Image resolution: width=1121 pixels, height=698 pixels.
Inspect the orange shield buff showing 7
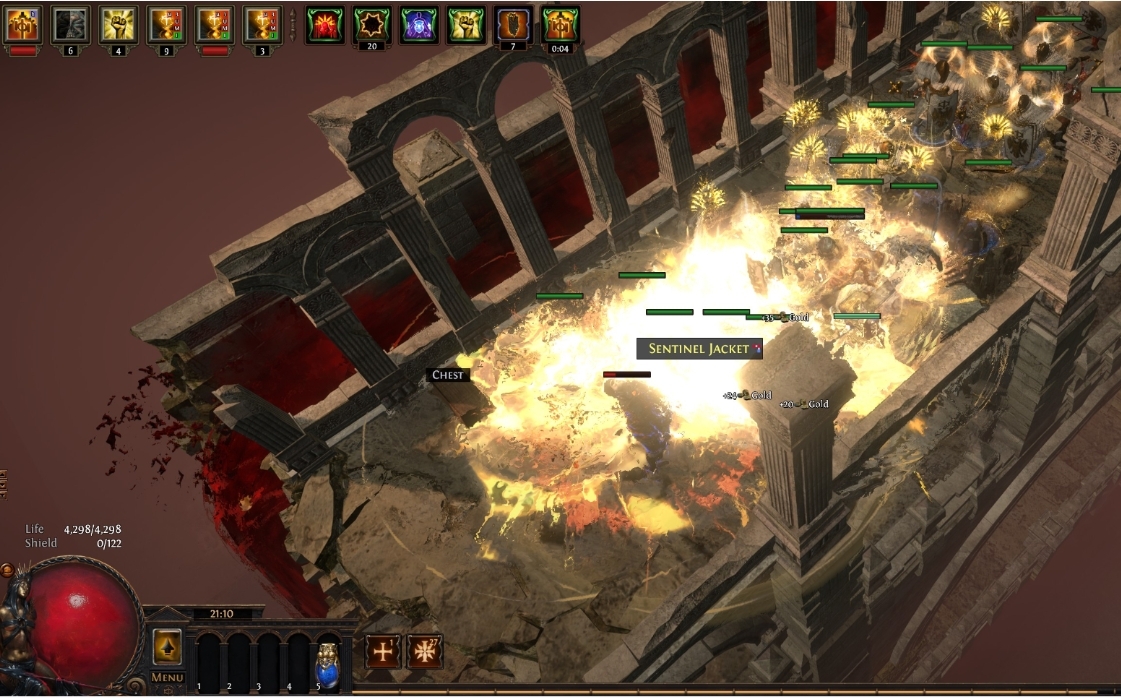point(513,24)
